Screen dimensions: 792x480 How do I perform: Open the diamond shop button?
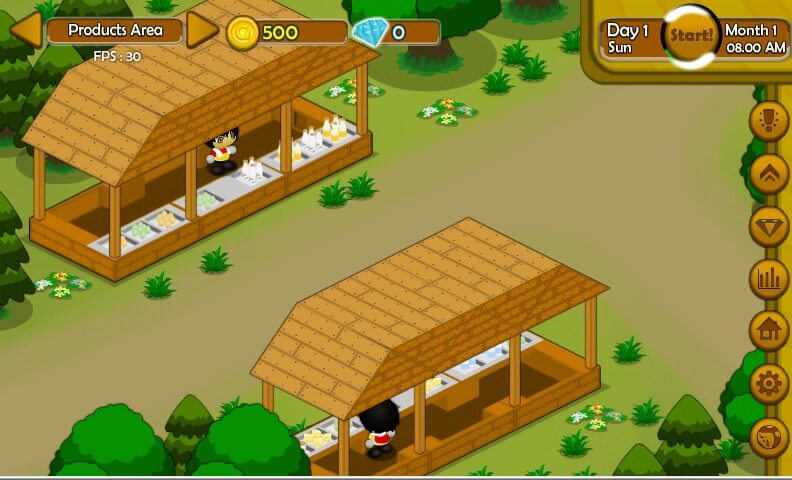[768, 225]
